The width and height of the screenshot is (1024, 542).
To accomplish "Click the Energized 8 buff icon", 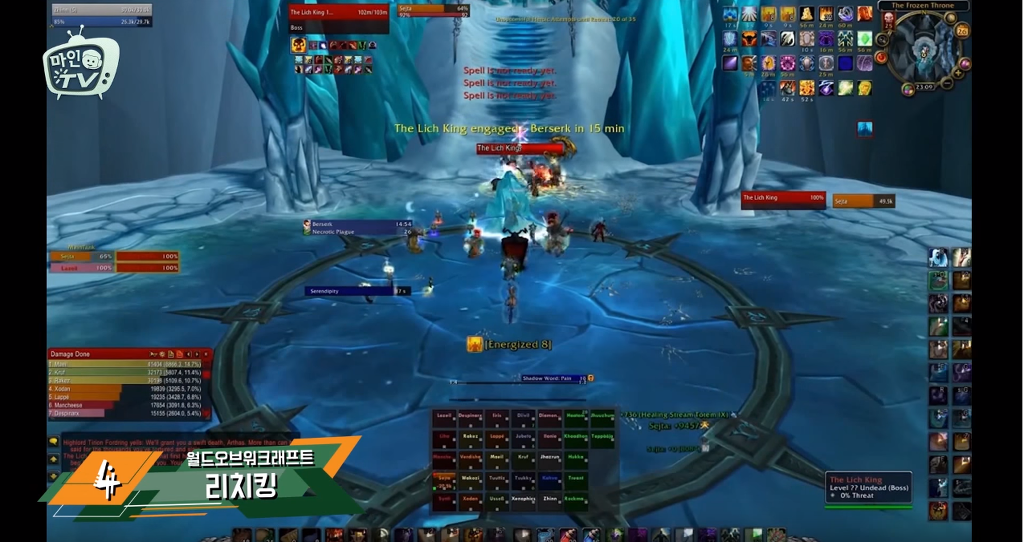I will click(475, 344).
